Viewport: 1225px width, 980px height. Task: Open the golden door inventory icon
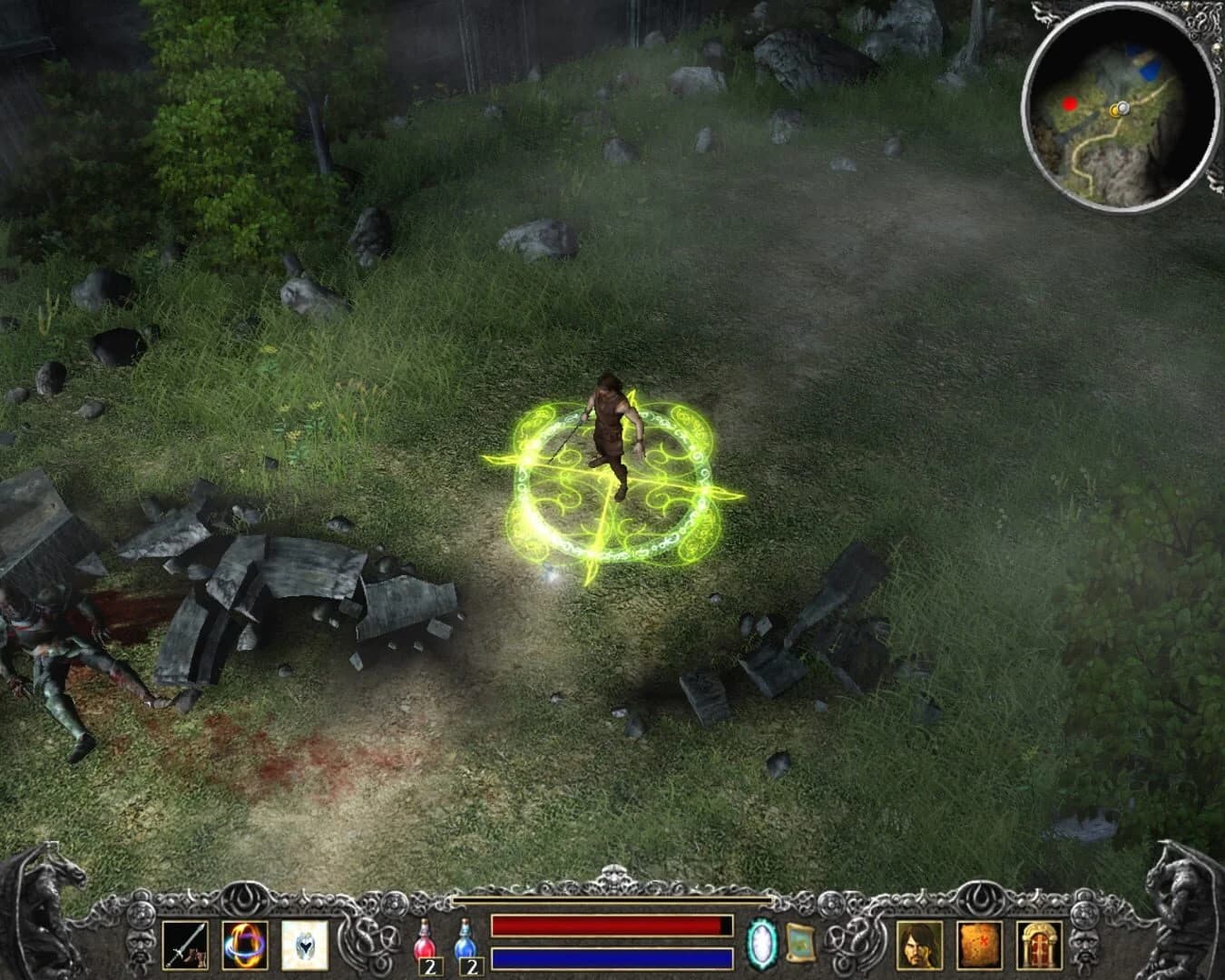(1037, 946)
